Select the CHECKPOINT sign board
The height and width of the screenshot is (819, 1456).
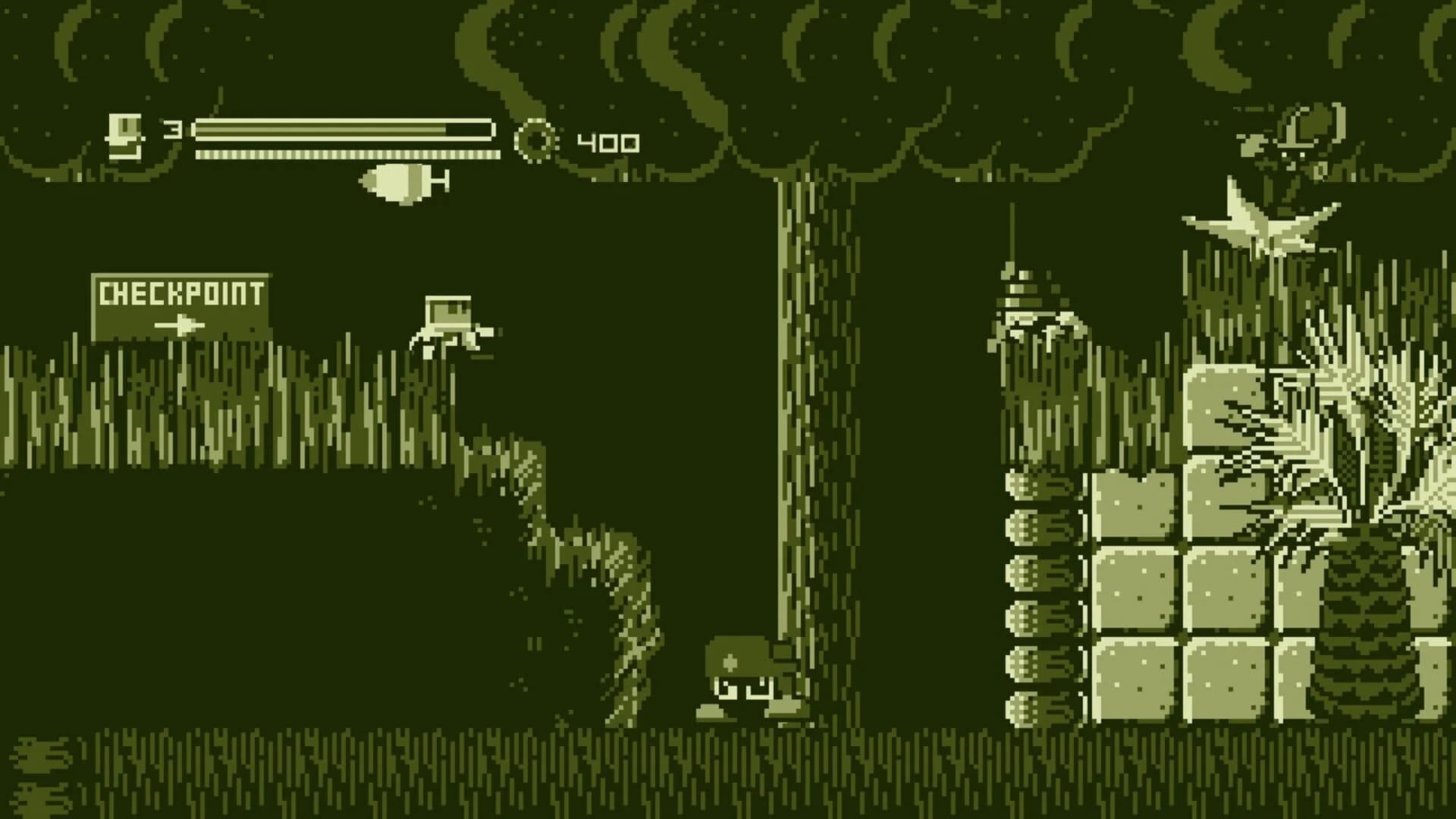coord(180,301)
